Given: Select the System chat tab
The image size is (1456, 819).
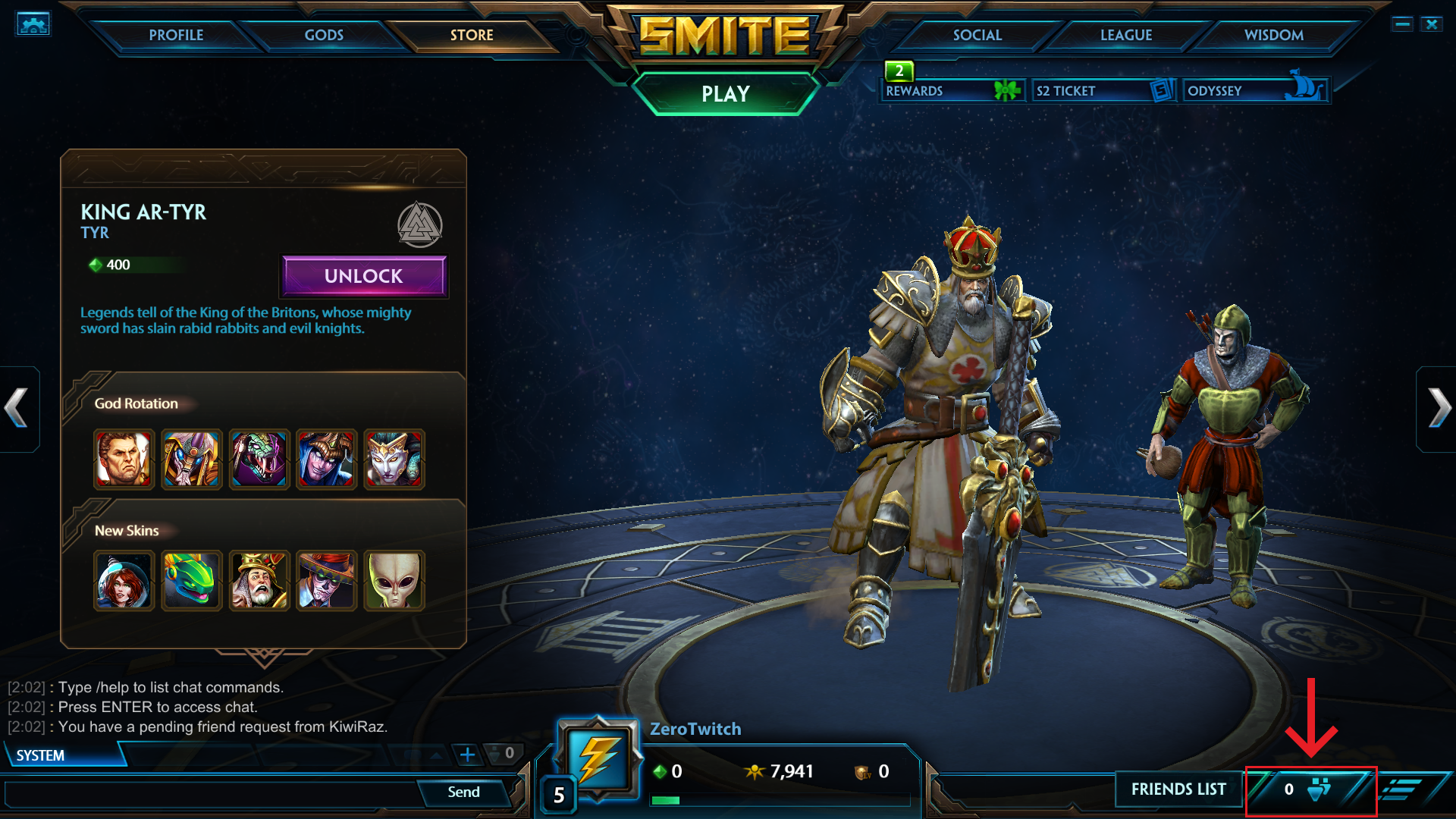Looking at the screenshot, I should 41,756.
